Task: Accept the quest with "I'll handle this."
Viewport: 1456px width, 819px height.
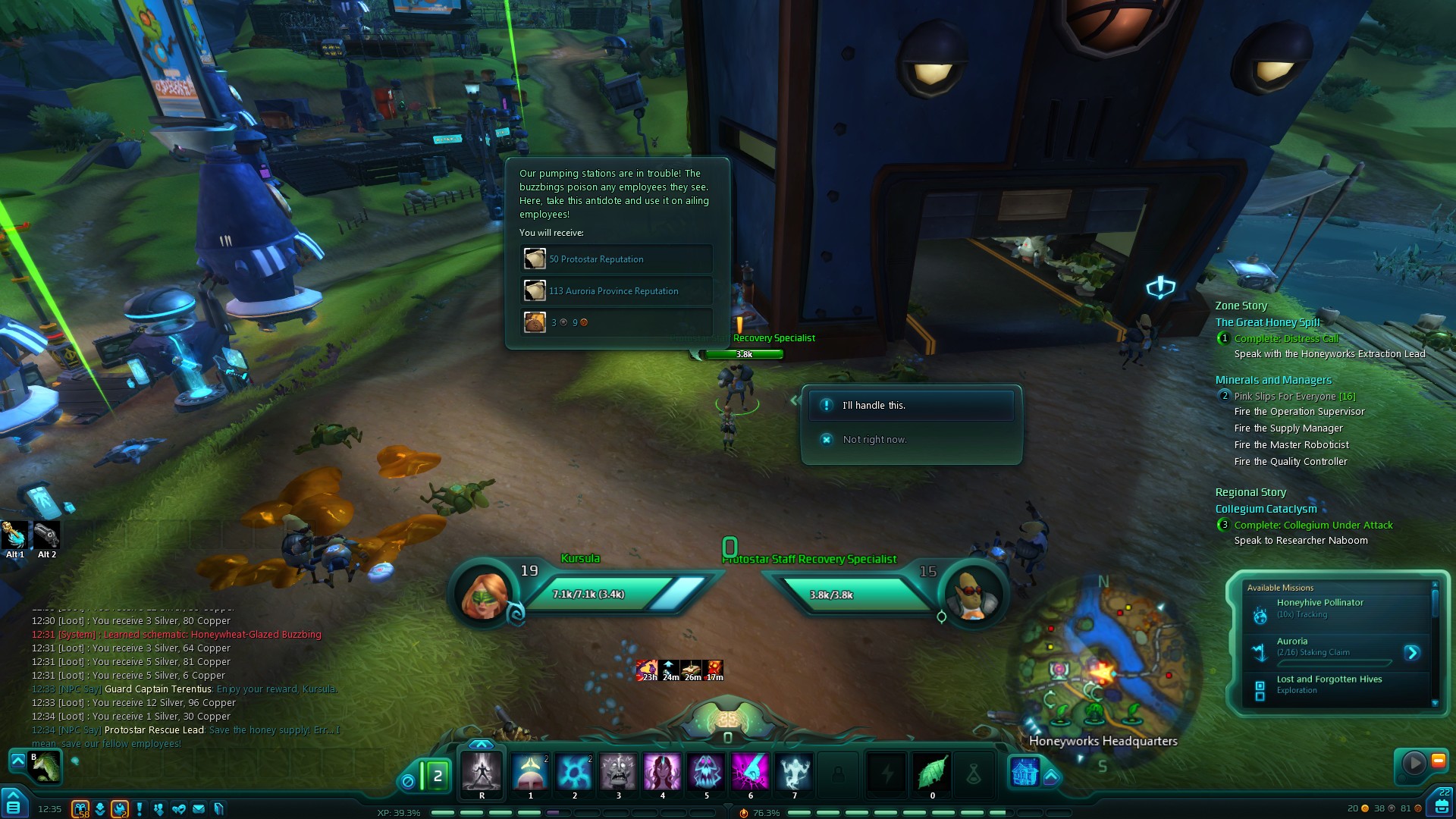Action: coord(910,406)
